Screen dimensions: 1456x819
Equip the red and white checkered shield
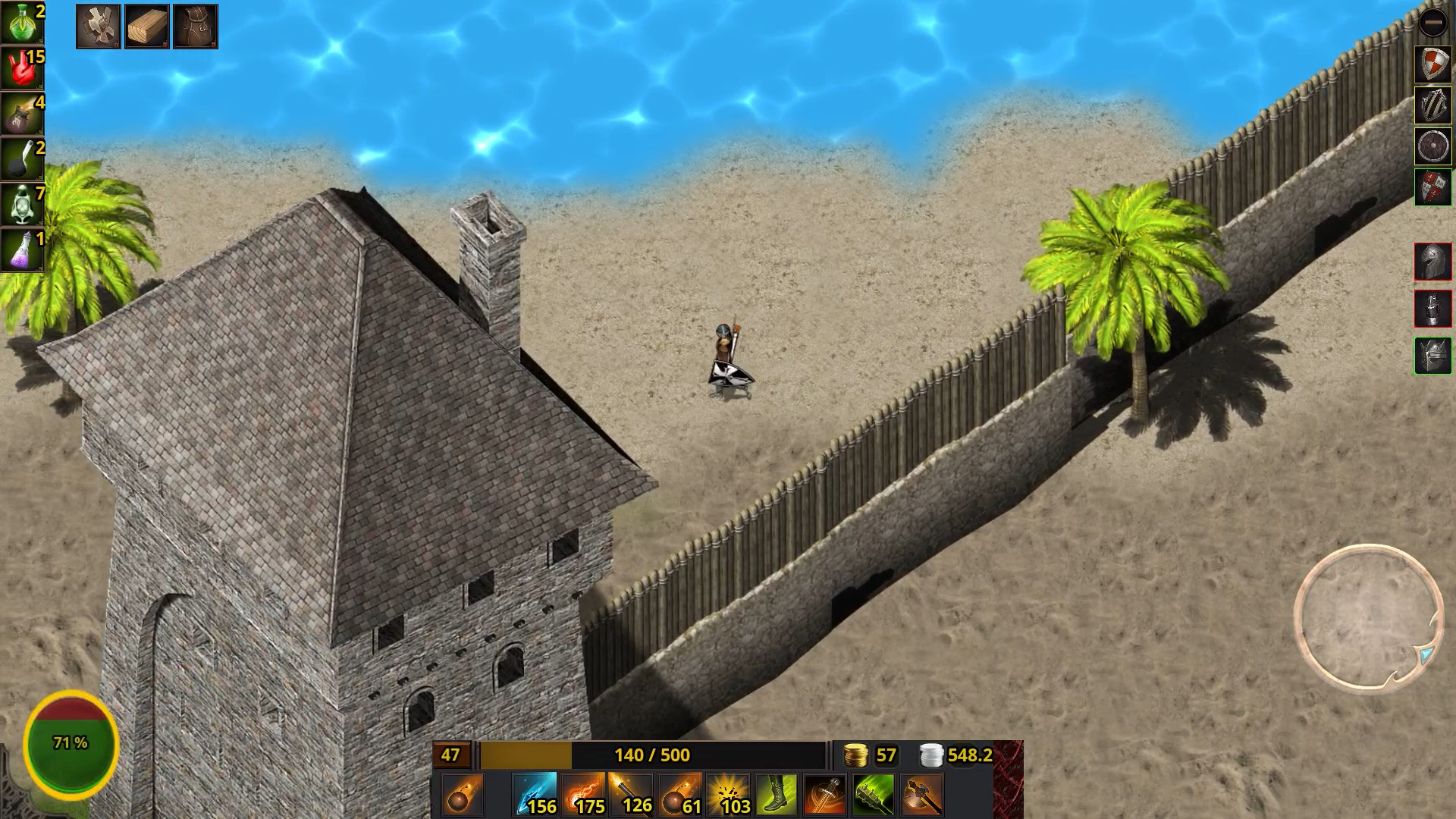pyautogui.click(x=1432, y=64)
